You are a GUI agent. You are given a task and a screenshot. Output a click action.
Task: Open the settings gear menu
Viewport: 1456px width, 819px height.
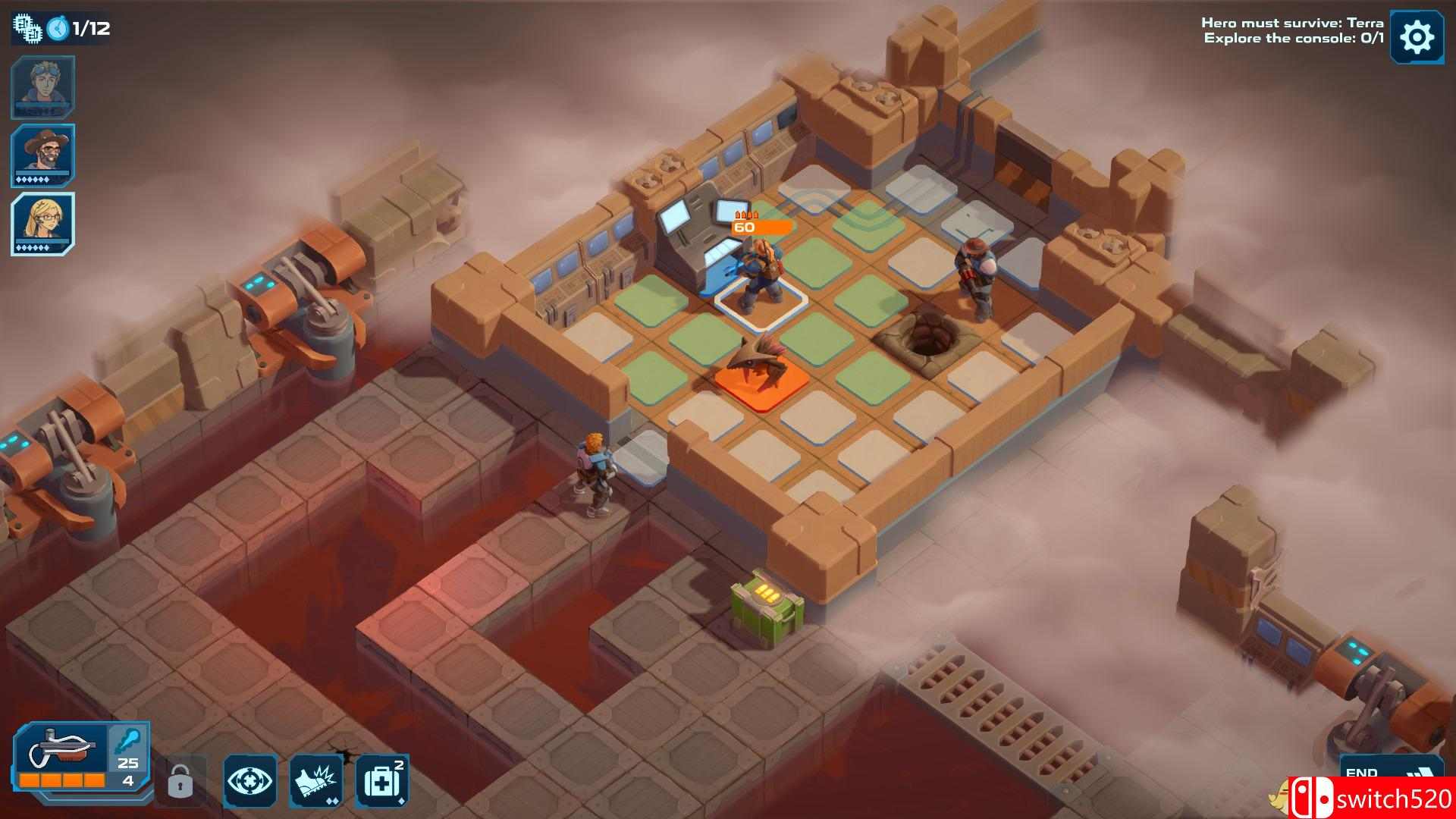tap(1416, 36)
